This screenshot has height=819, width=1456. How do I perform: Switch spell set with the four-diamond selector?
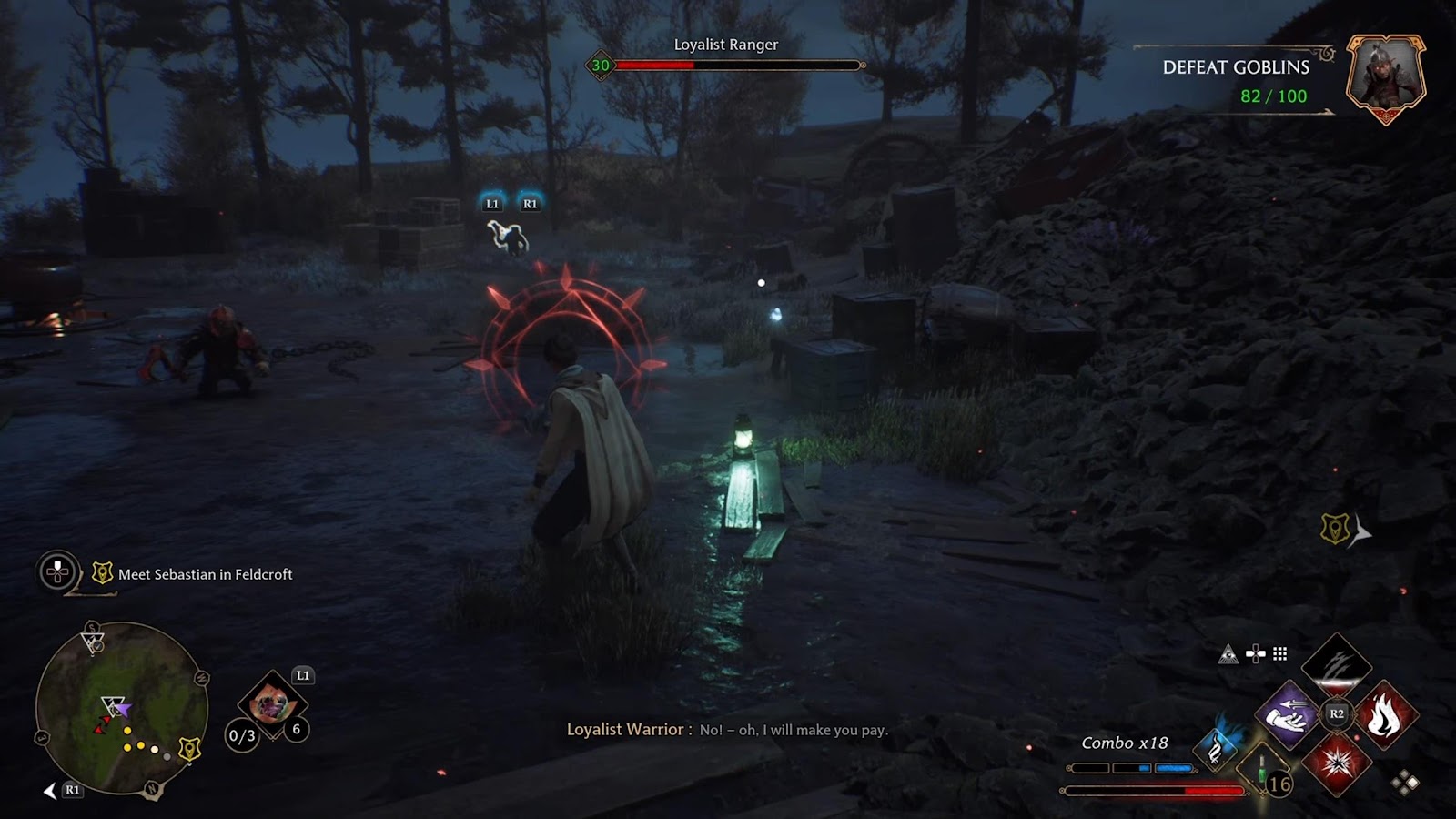1405,782
